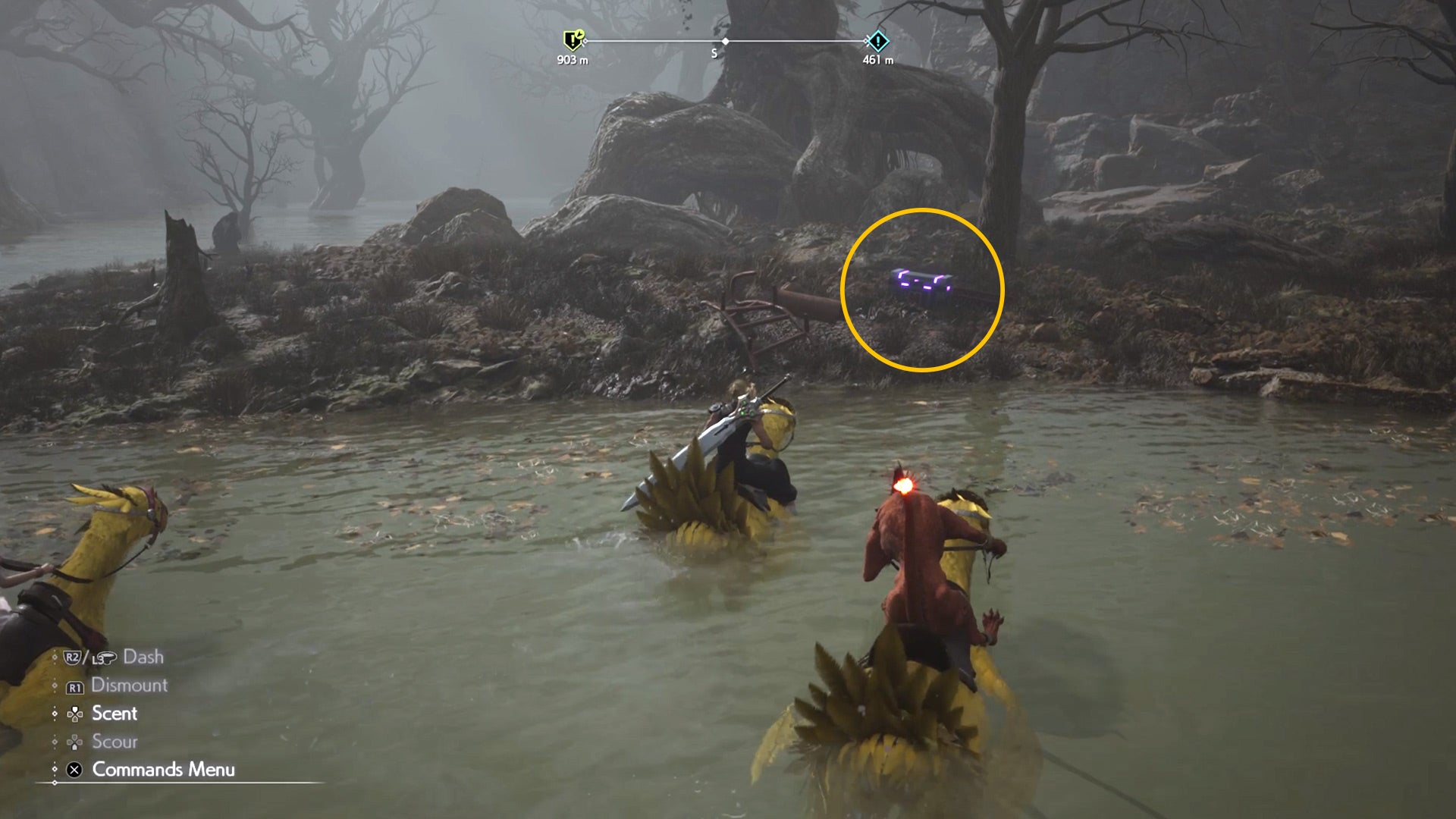
Task: Click the R2 trigger icon beside Dash
Action: click(x=72, y=657)
